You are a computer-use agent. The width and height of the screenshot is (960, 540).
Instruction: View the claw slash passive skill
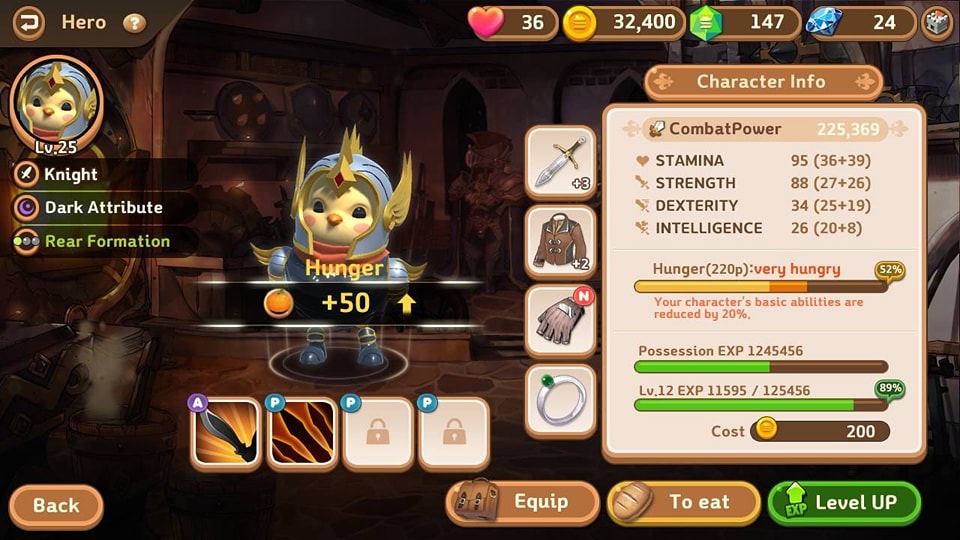click(x=302, y=433)
